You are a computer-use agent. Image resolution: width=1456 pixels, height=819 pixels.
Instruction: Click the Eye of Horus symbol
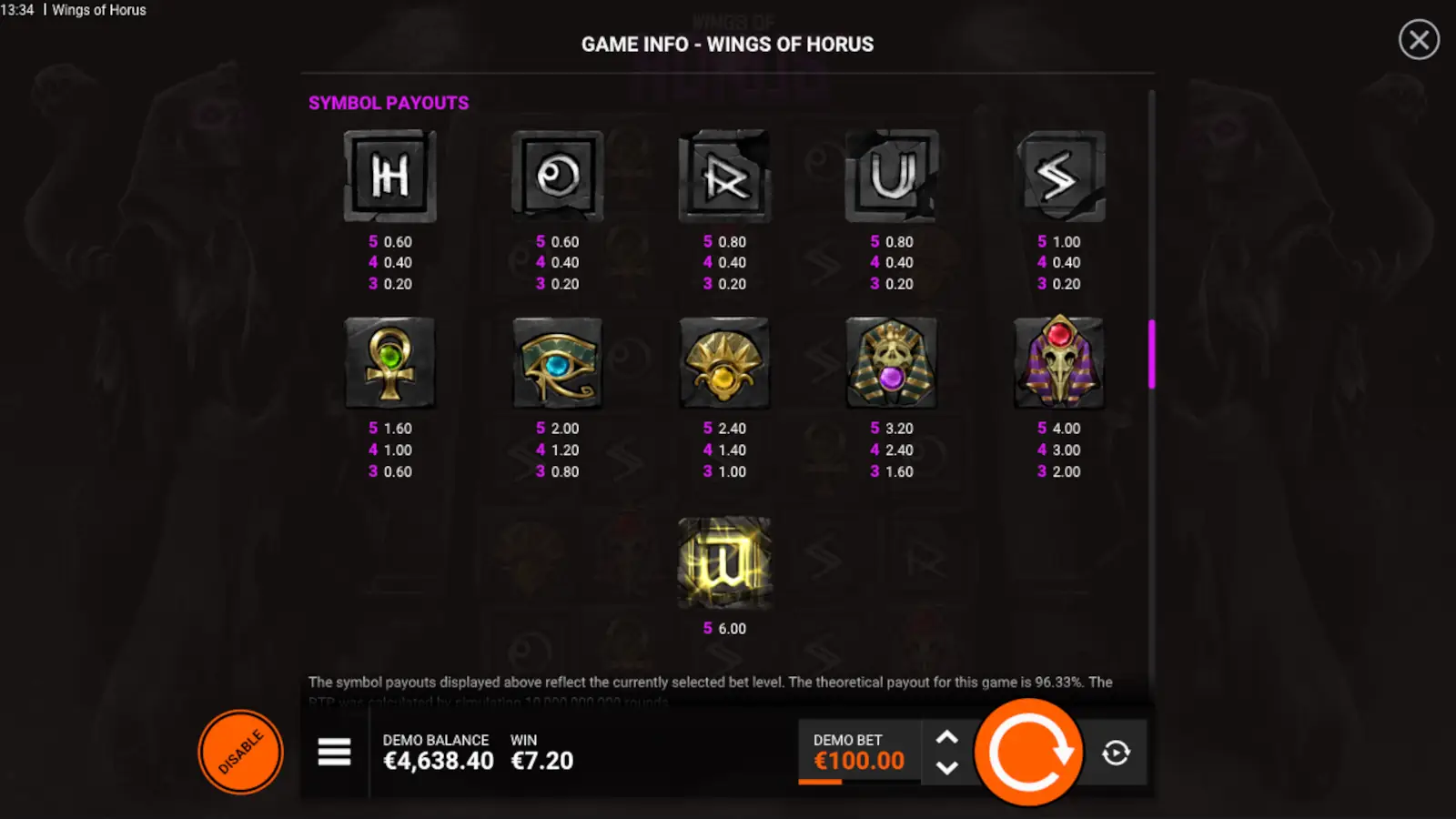[x=557, y=362]
